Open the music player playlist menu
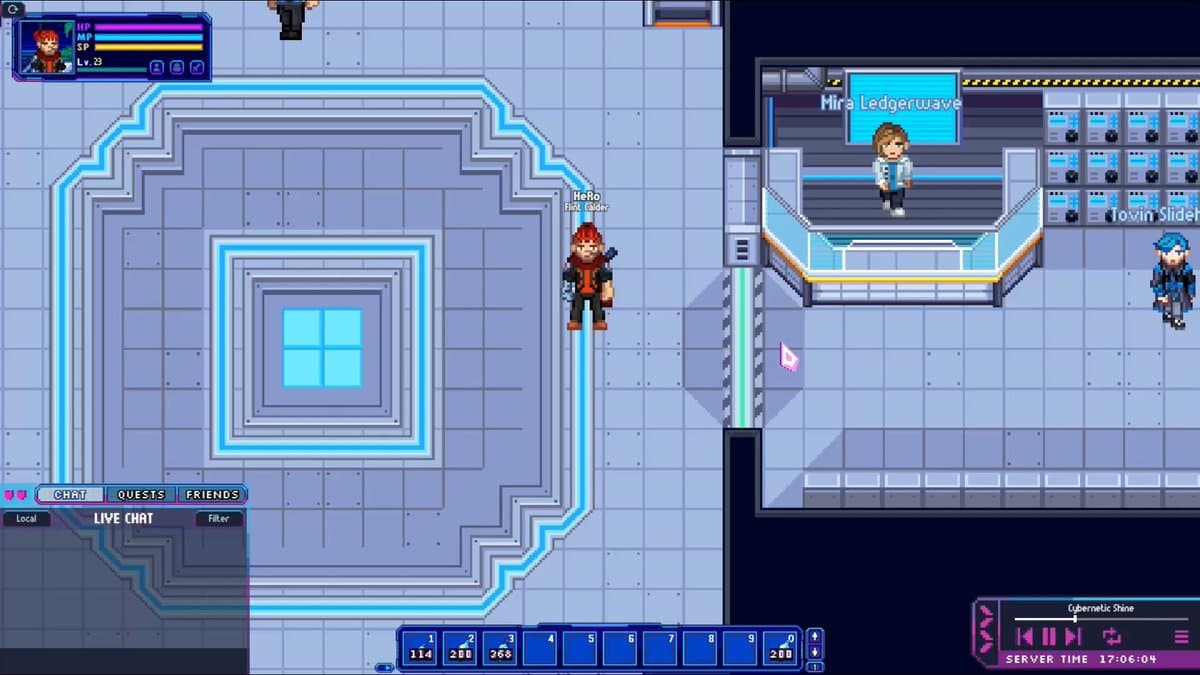Image resolution: width=1200 pixels, height=675 pixels. 1181,636
